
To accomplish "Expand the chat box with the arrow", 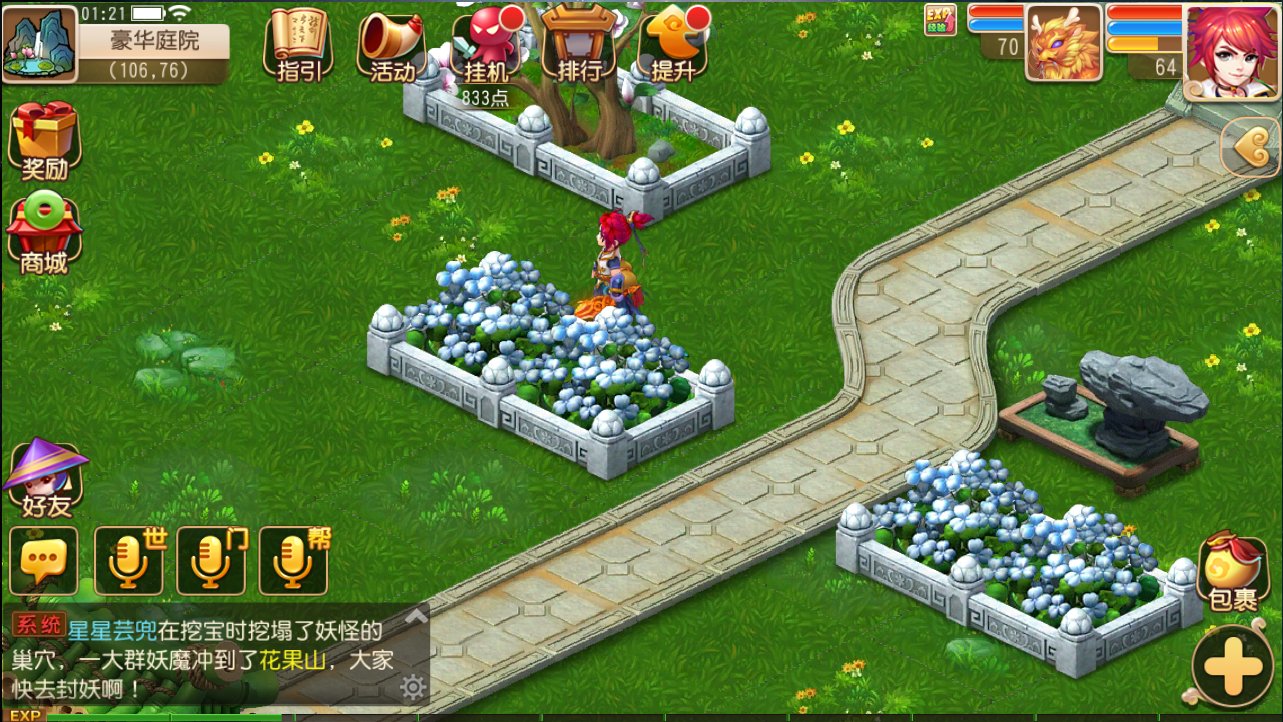I will coord(415,618).
